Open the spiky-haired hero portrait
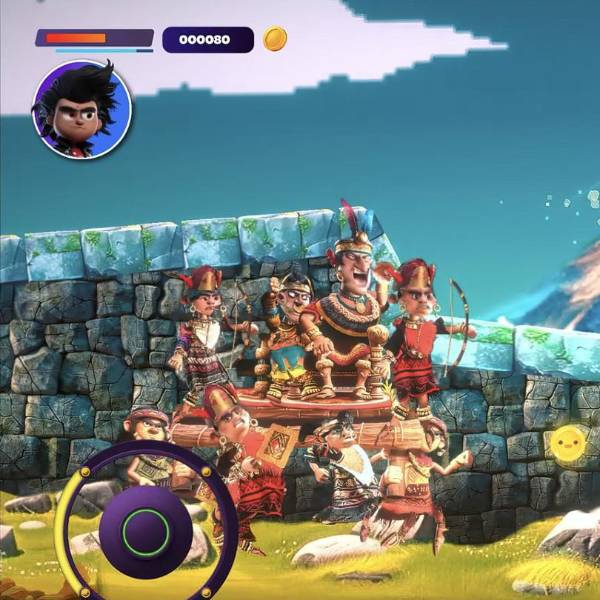This screenshot has height=600, width=600. (x=82, y=109)
